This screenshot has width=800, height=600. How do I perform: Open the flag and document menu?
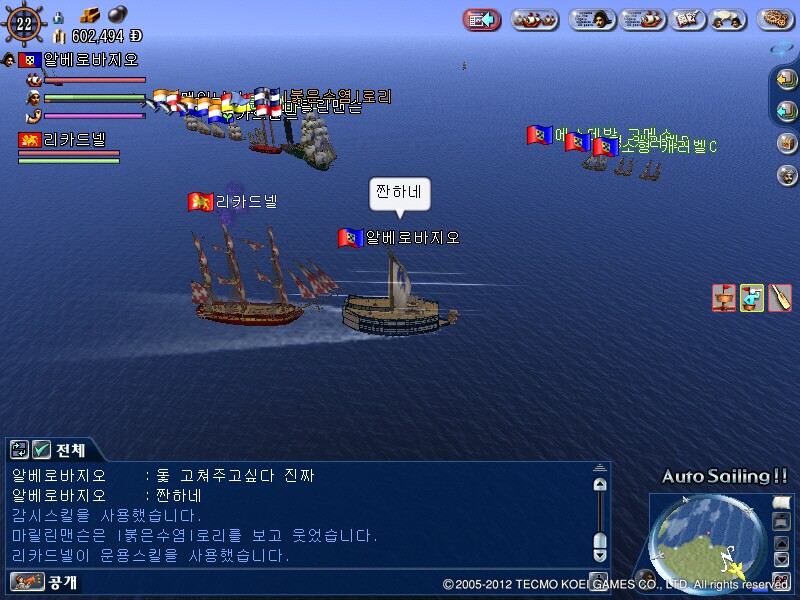689,19
